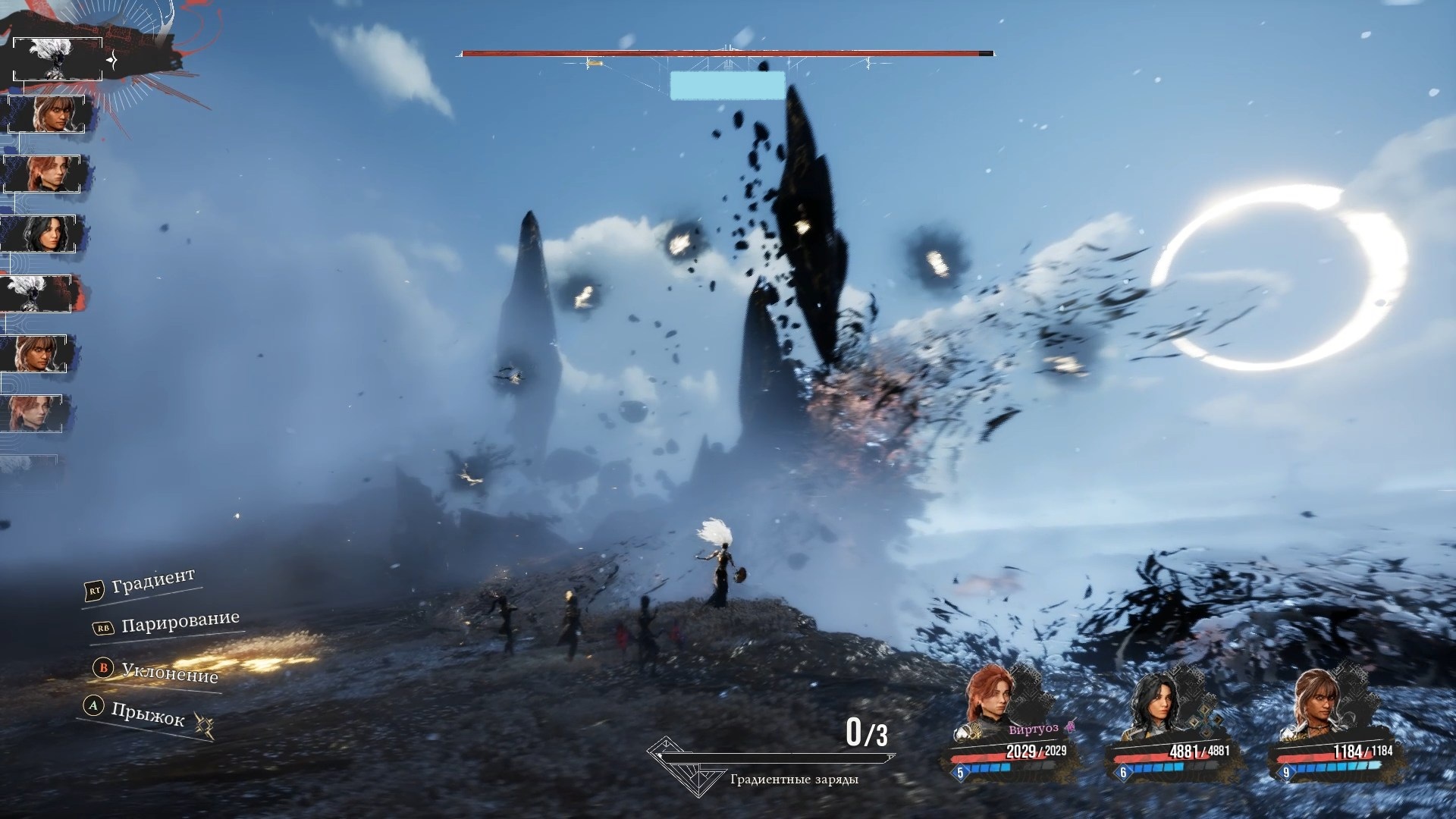Click the large active-turn enemy portrait in turn order
Image resolution: width=1456 pixels, height=819 pixels.
pos(58,58)
